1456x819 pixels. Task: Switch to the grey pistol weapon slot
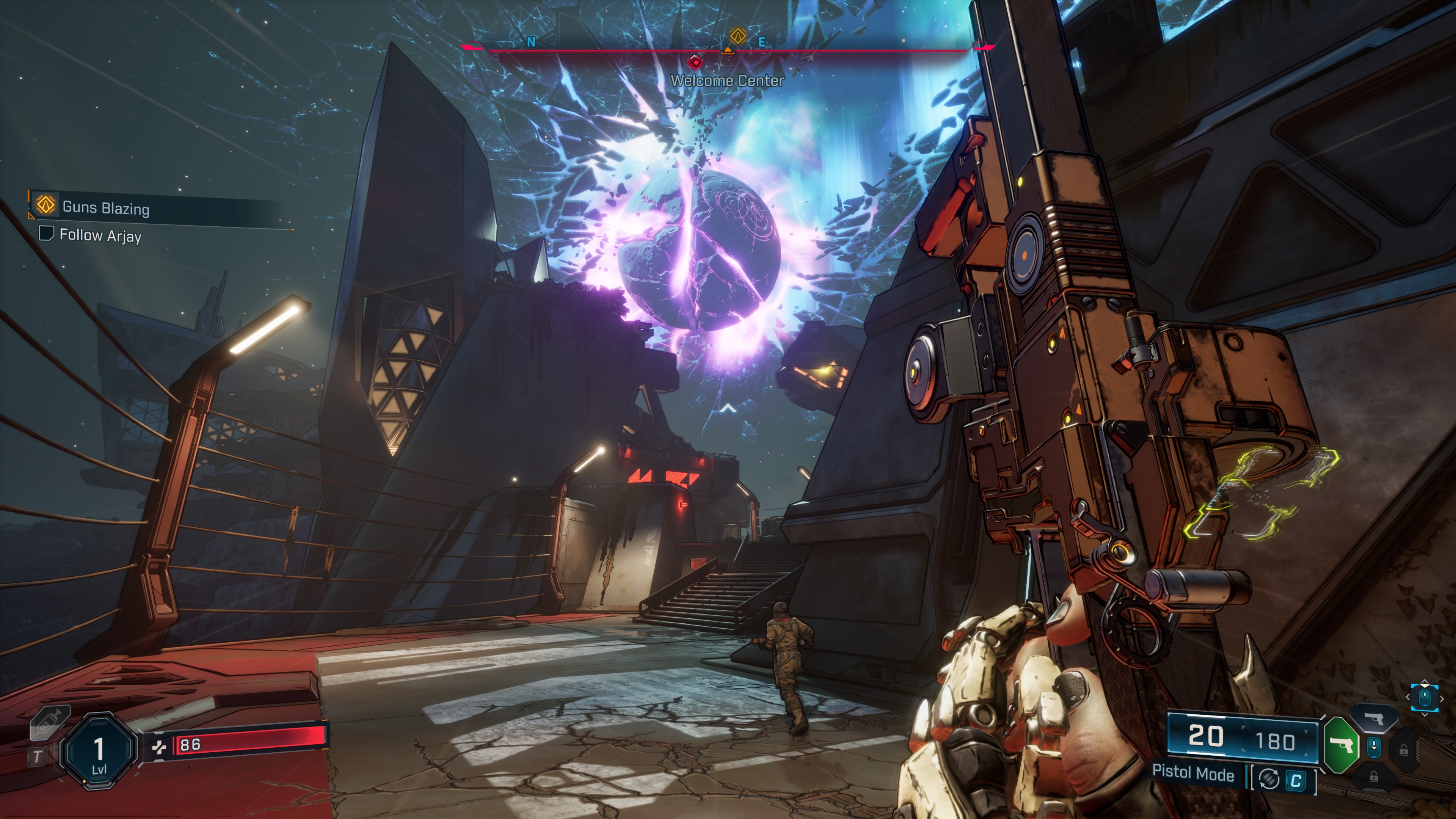coord(1375,718)
